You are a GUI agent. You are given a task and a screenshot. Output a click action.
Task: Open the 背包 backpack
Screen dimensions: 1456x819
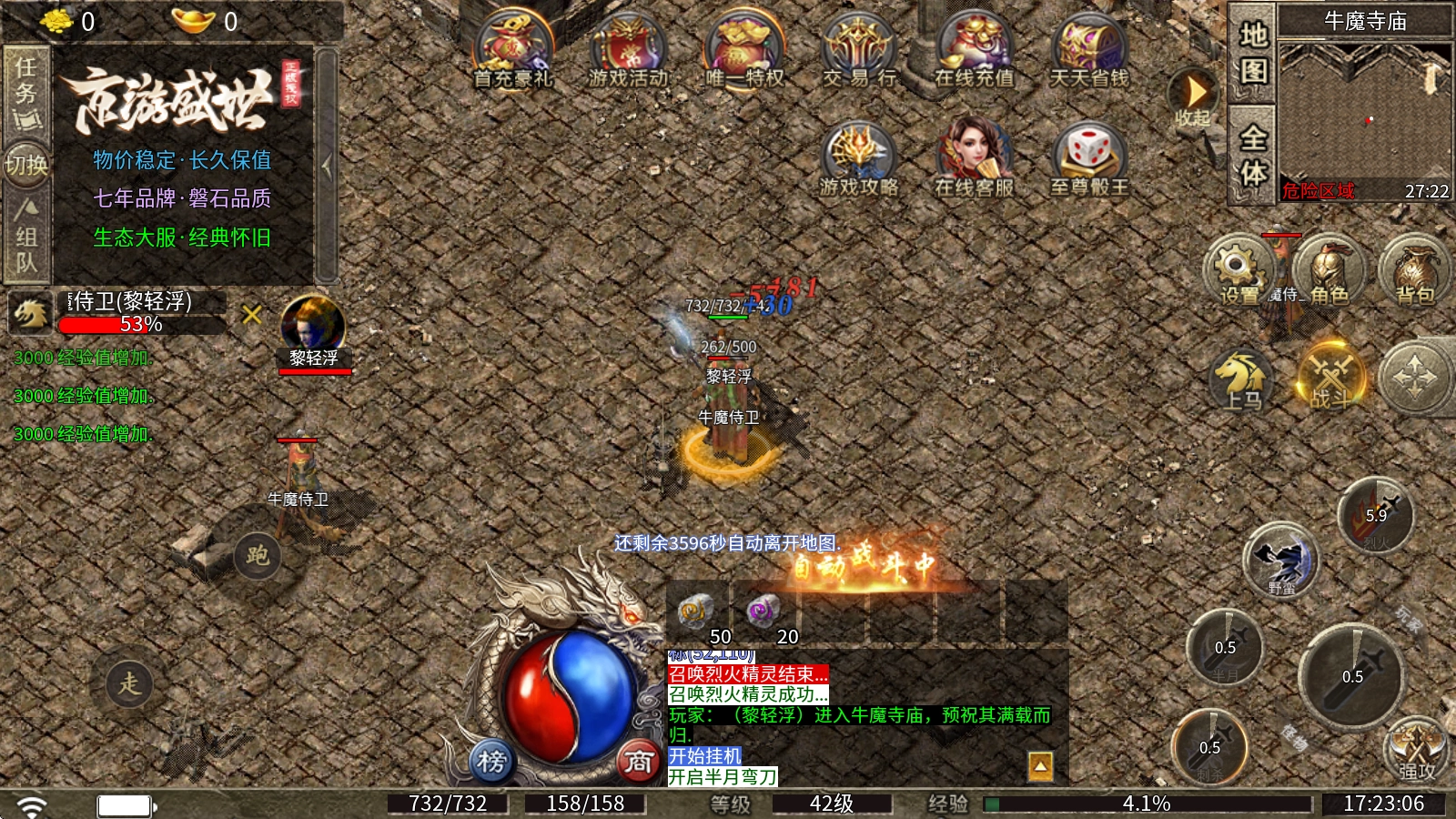(1413, 270)
